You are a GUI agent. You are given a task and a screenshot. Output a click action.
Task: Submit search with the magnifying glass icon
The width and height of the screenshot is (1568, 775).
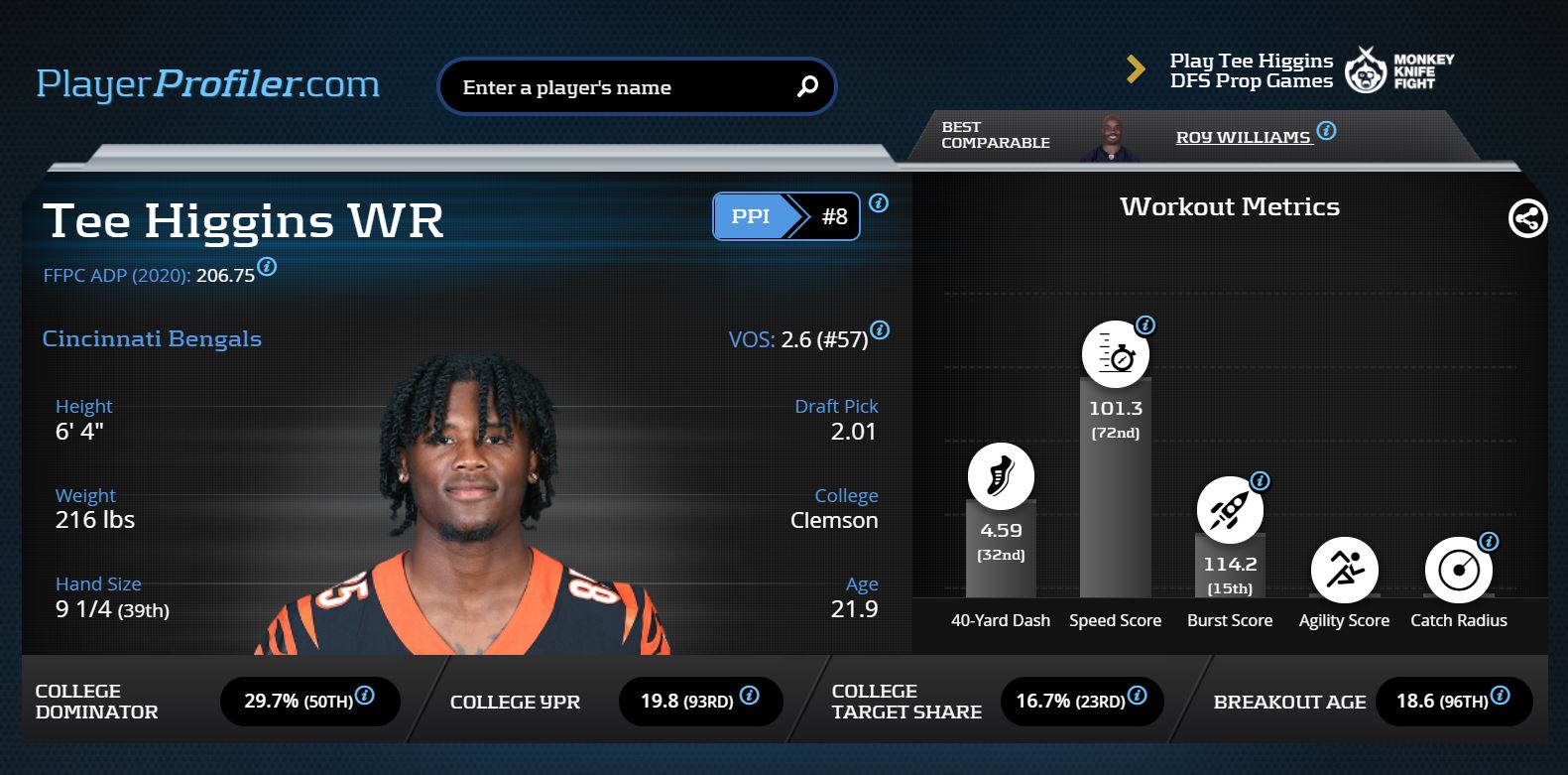click(808, 87)
